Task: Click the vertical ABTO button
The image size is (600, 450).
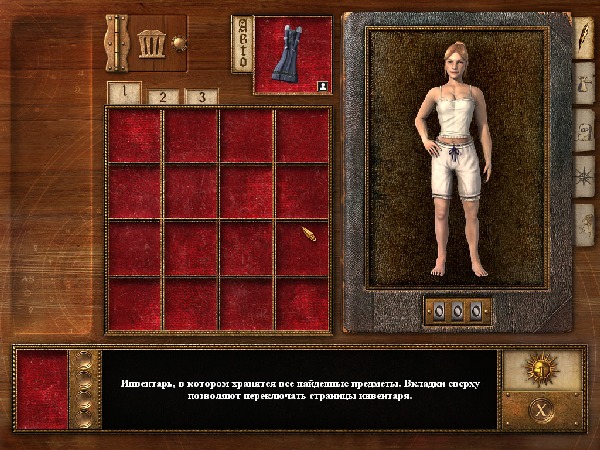Action: pyautogui.click(x=241, y=43)
